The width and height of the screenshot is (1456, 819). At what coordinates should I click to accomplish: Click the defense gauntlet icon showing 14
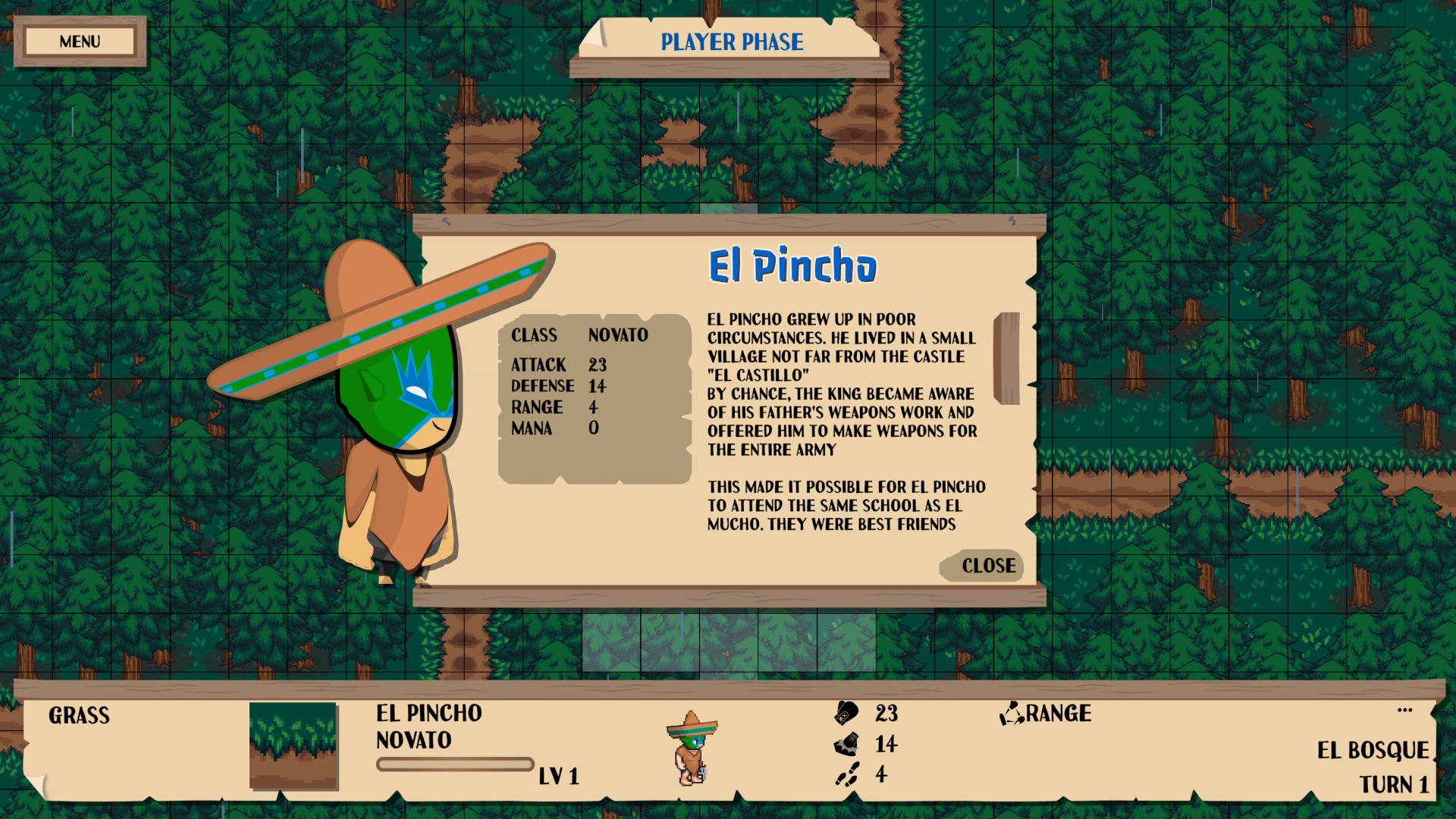tap(846, 744)
